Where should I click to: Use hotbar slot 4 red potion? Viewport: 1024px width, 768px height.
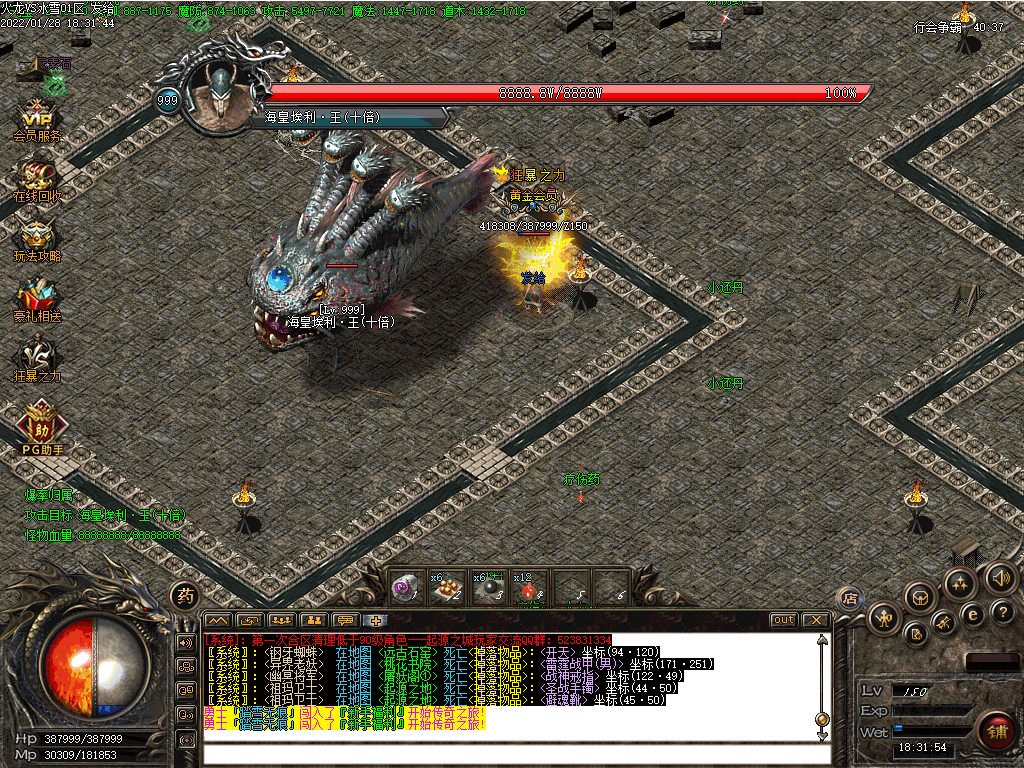tap(527, 590)
